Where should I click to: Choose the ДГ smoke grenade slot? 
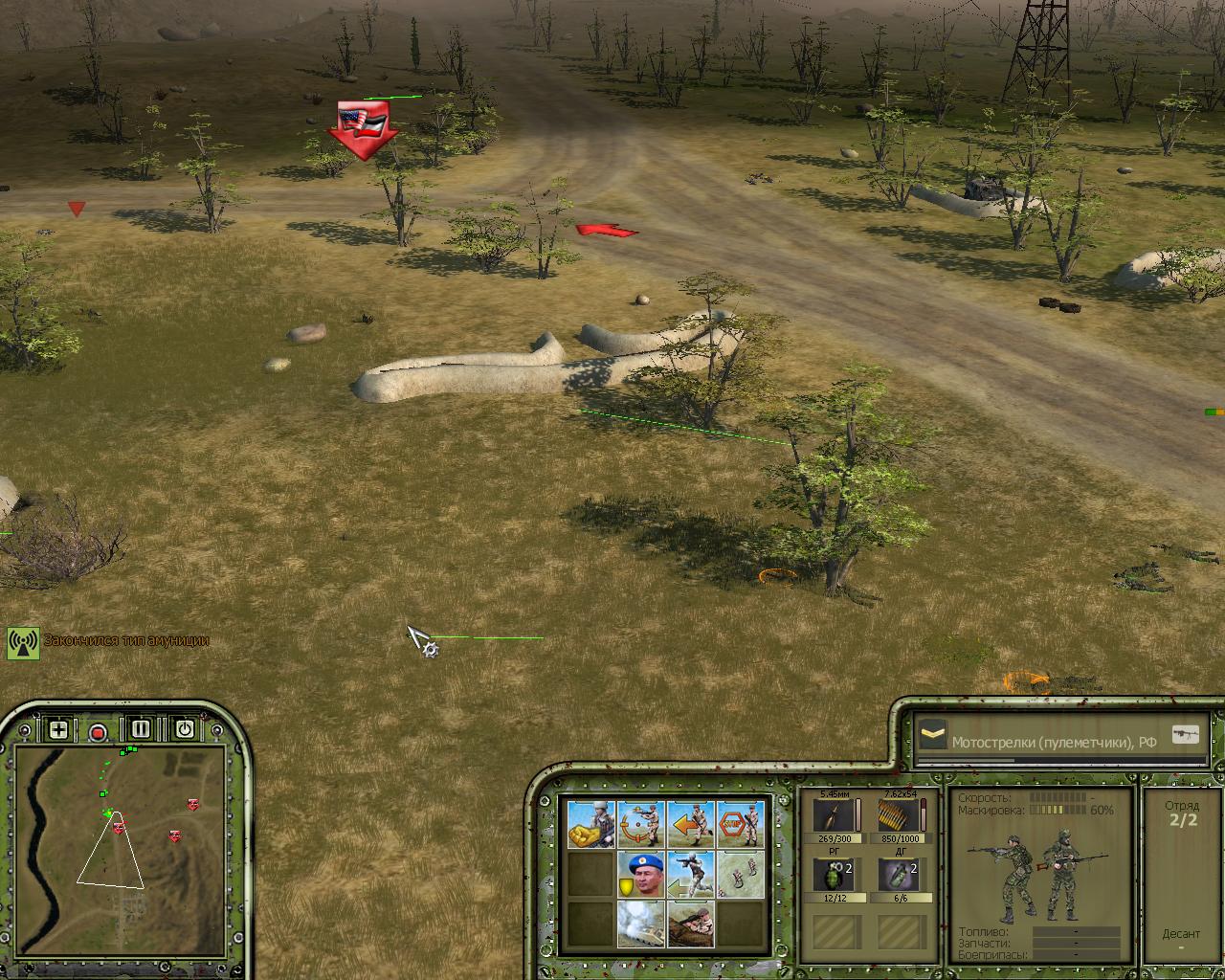(900, 876)
